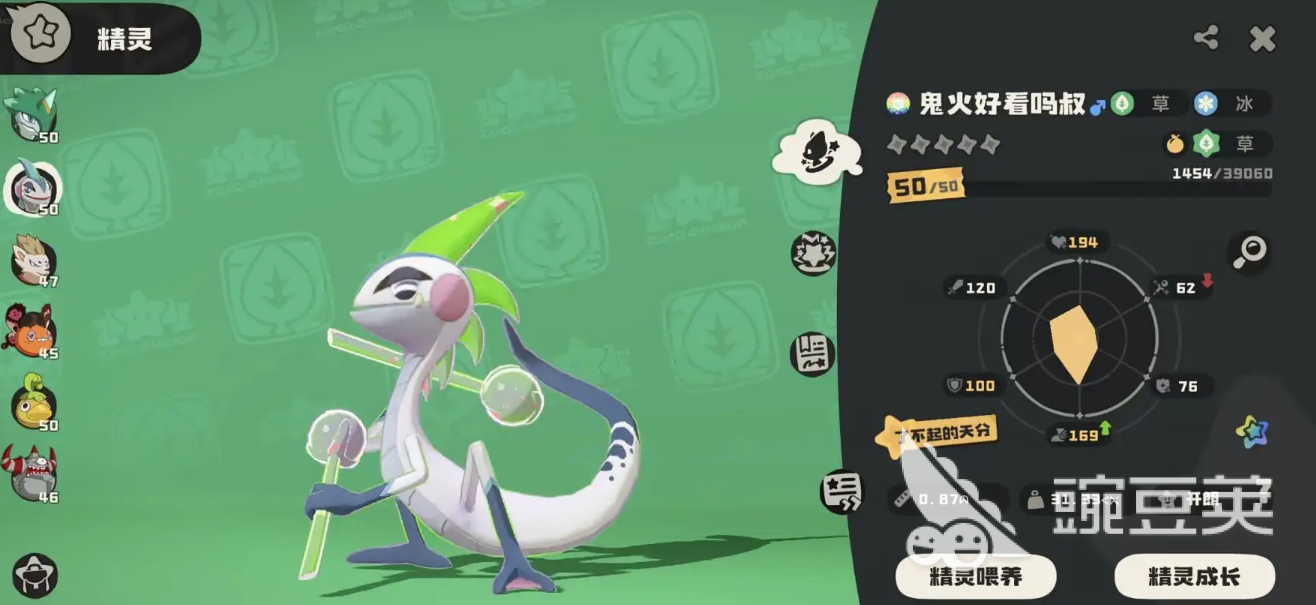Open the 精灵成长 growth button
The height and width of the screenshot is (605, 1316).
[x=1194, y=576]
